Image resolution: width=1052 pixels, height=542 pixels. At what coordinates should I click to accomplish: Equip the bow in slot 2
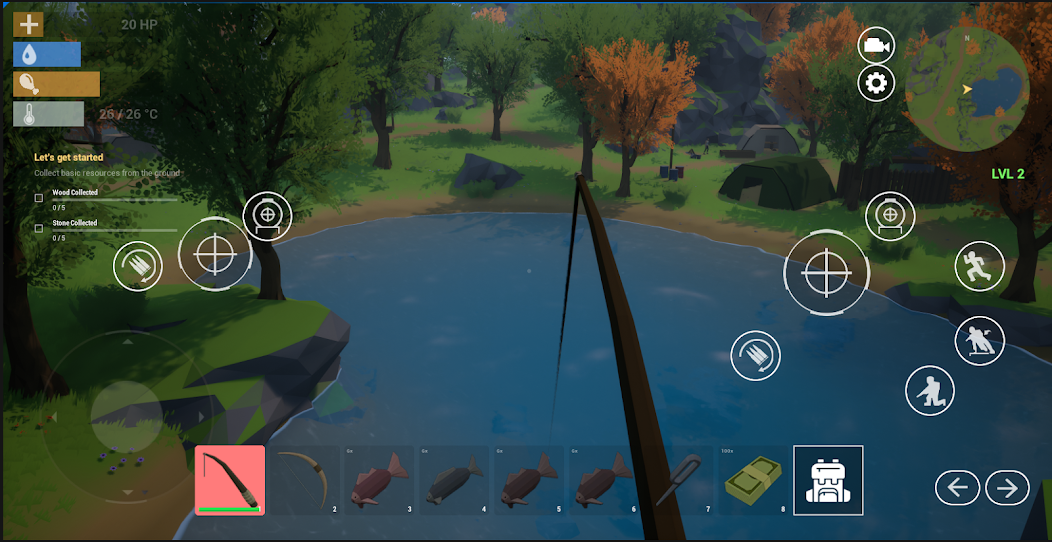point(305,479)
